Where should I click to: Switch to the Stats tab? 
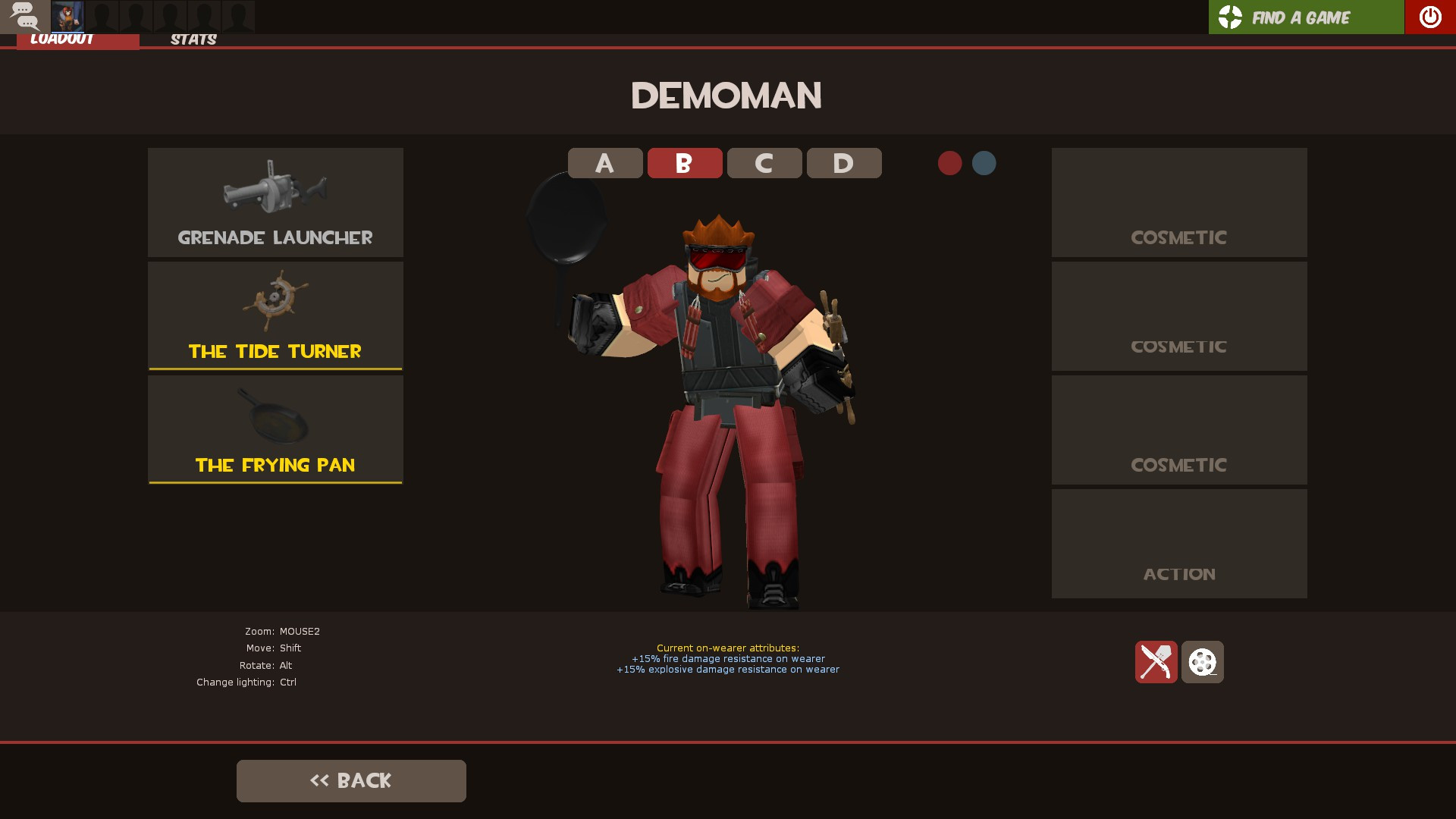click(193, 39)
